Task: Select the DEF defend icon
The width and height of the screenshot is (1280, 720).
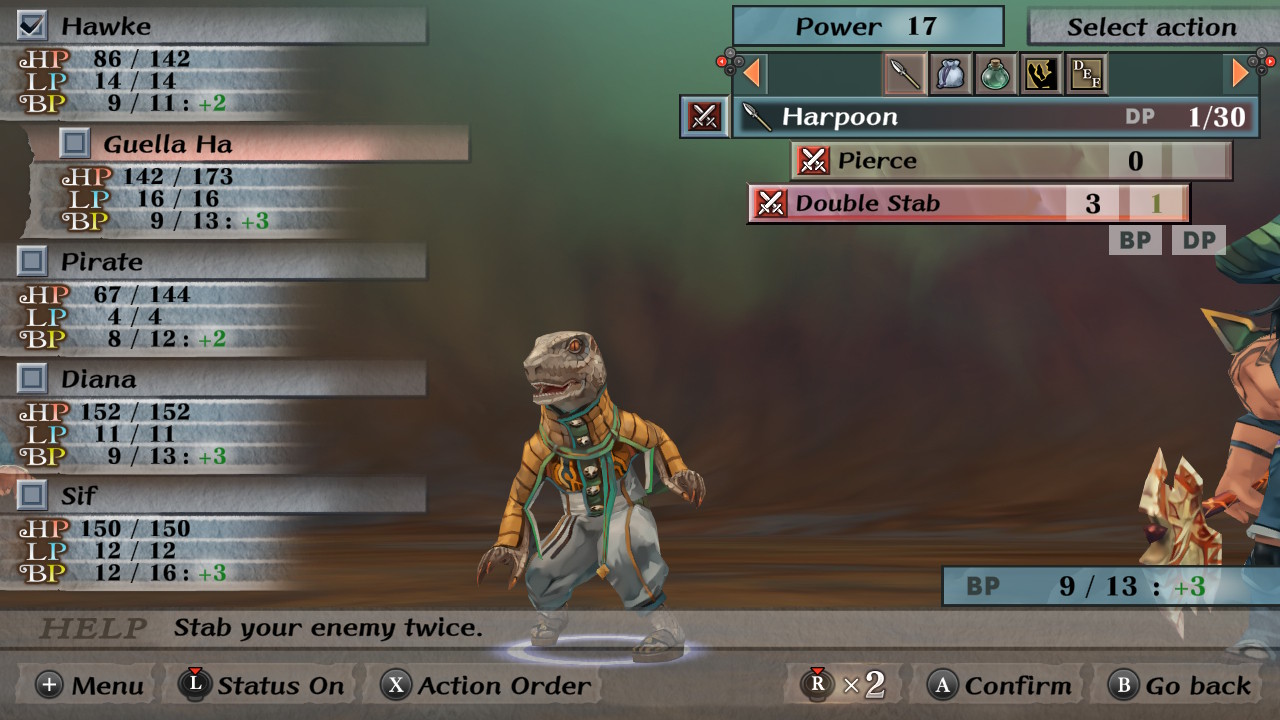Action: (x=1086, y=74)
